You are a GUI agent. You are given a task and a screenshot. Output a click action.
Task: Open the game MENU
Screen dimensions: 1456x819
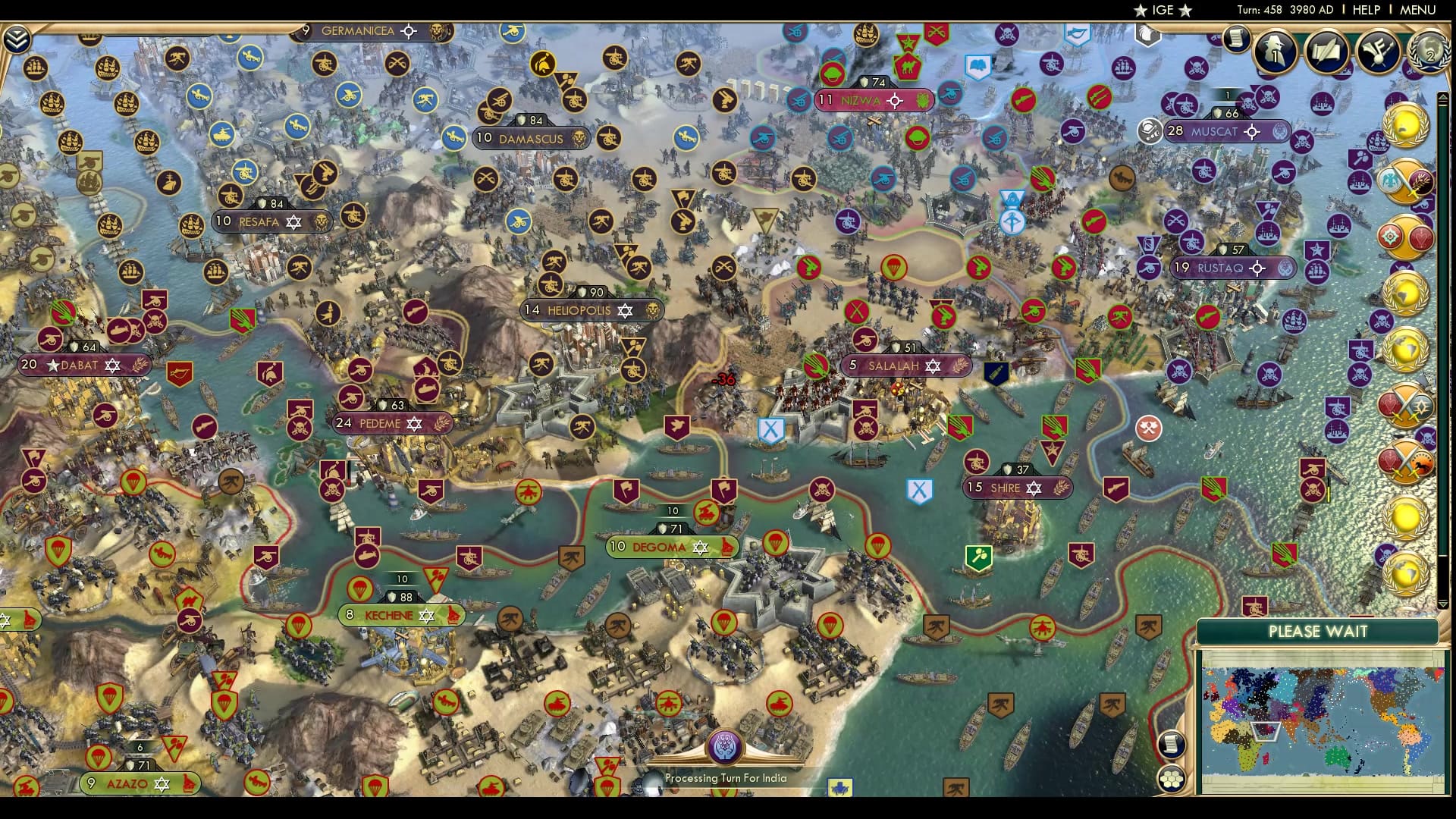tap(1417, 10)
